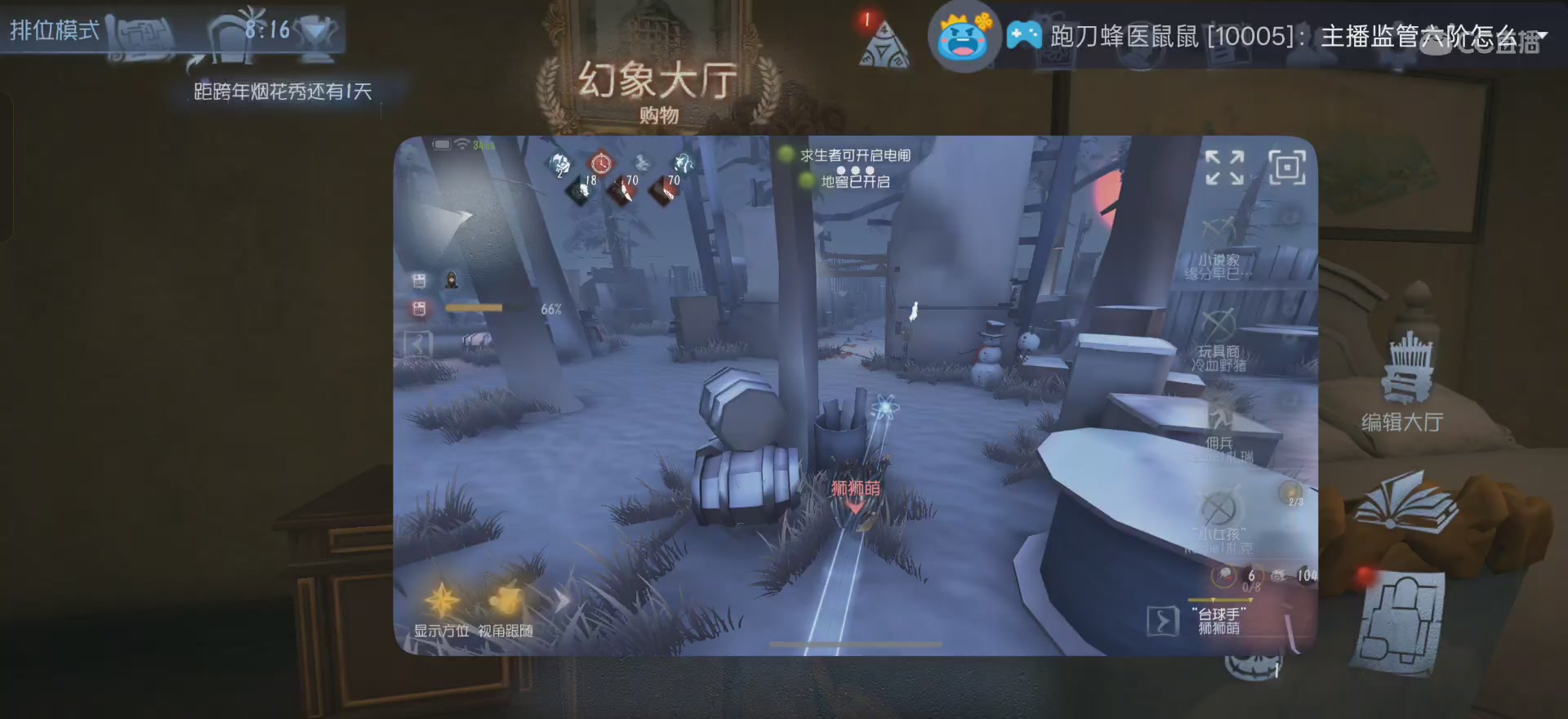Click the game controller icon beside chat
The image size is (1568, 719).
tap(1023, 34)
